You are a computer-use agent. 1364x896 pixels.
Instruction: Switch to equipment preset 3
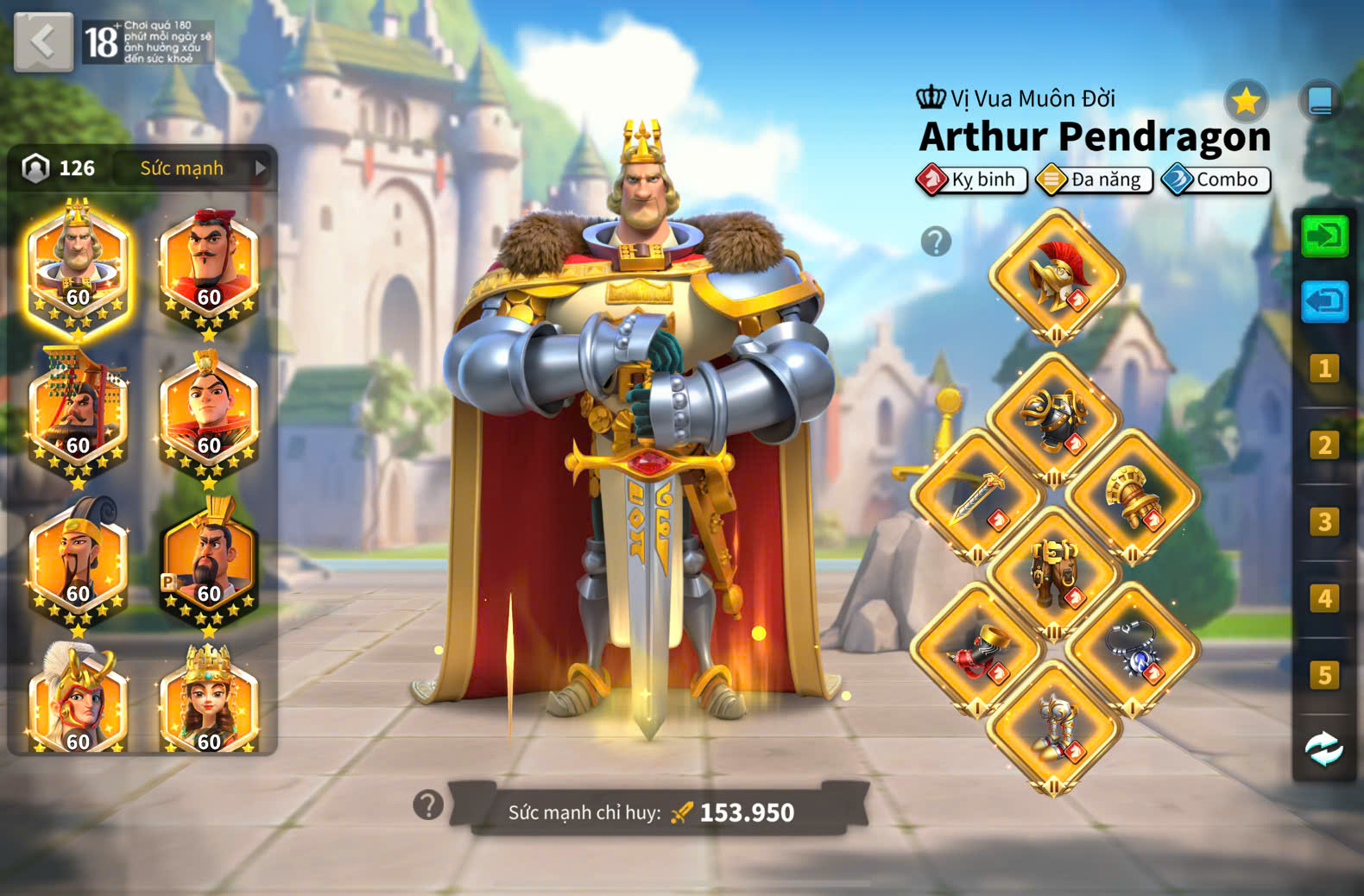[x=1324, y=522]
